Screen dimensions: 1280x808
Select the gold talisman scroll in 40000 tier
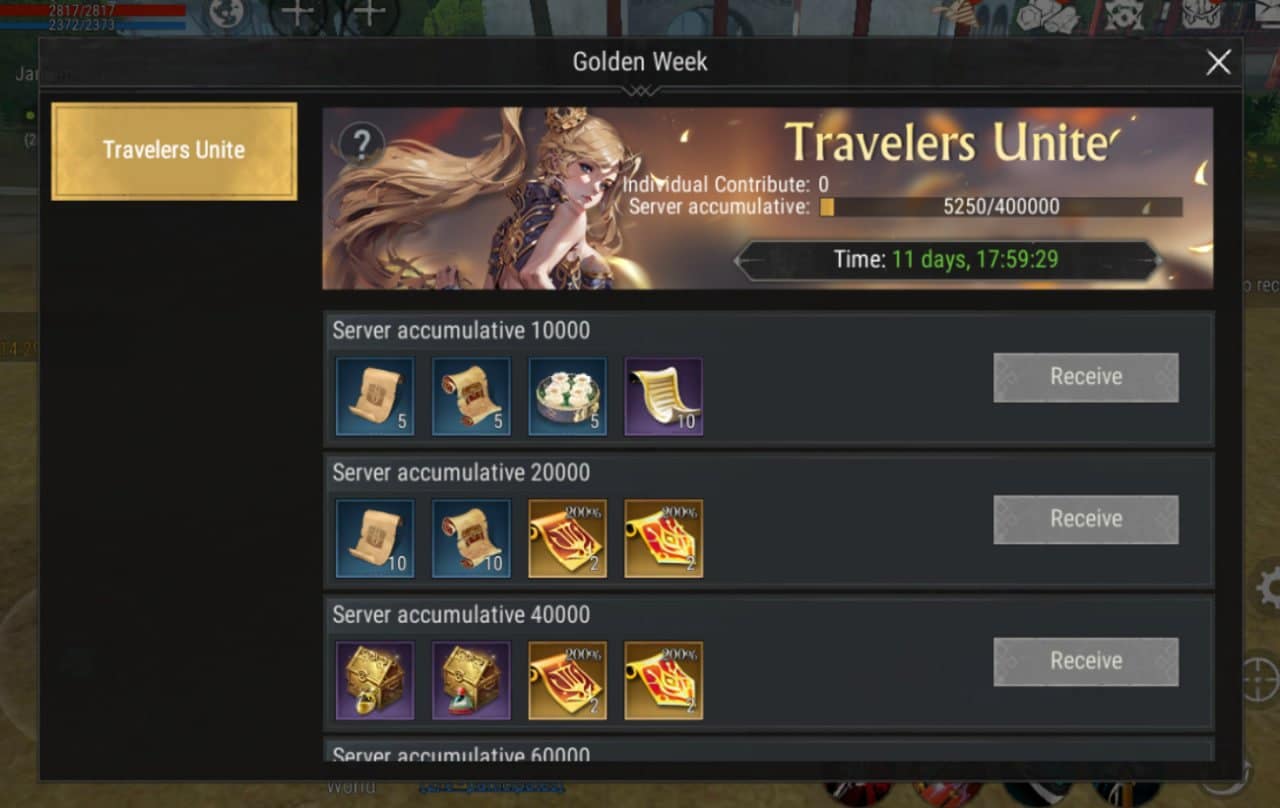[x=567, y=678]
